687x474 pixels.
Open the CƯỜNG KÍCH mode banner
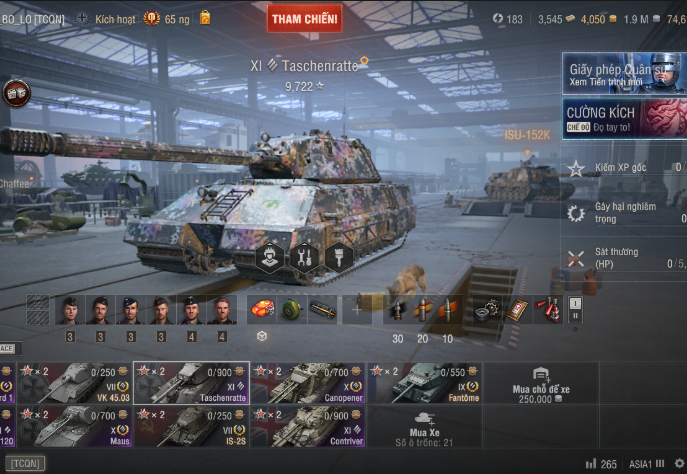624,118
